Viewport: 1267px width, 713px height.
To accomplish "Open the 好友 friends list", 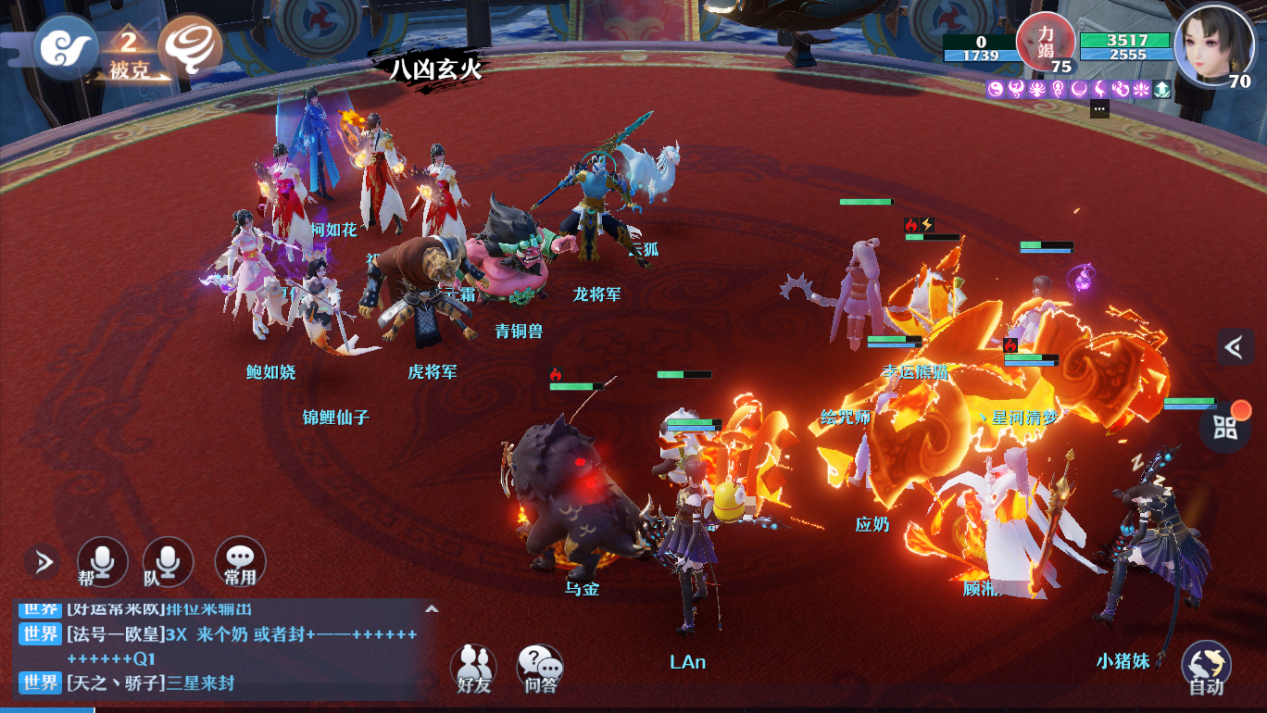I will tap(473, 667).
